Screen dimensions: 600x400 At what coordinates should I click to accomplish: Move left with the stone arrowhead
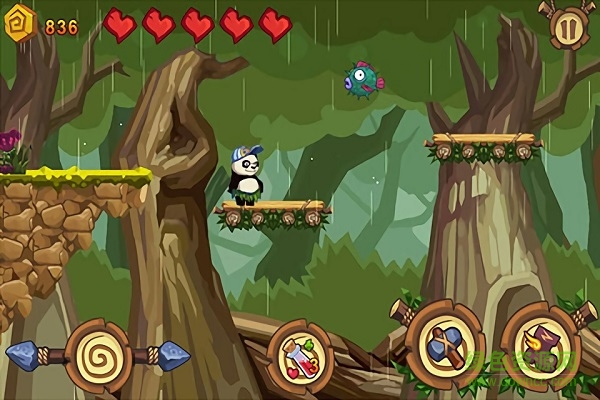25,353
